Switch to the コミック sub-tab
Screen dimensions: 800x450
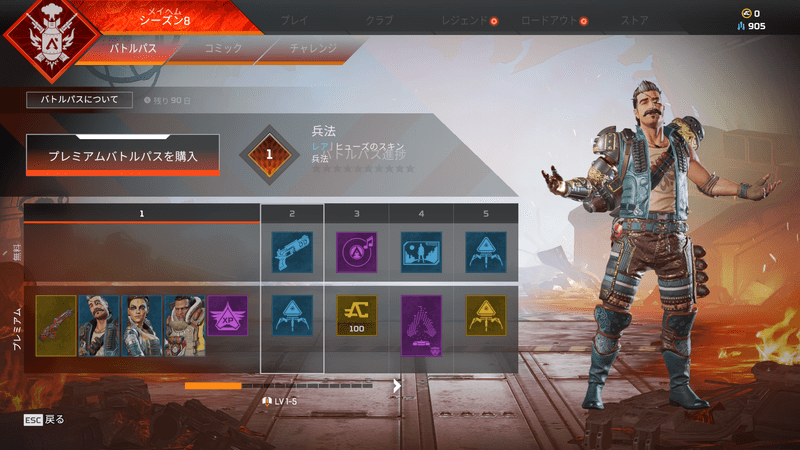[x=222, y=47]
